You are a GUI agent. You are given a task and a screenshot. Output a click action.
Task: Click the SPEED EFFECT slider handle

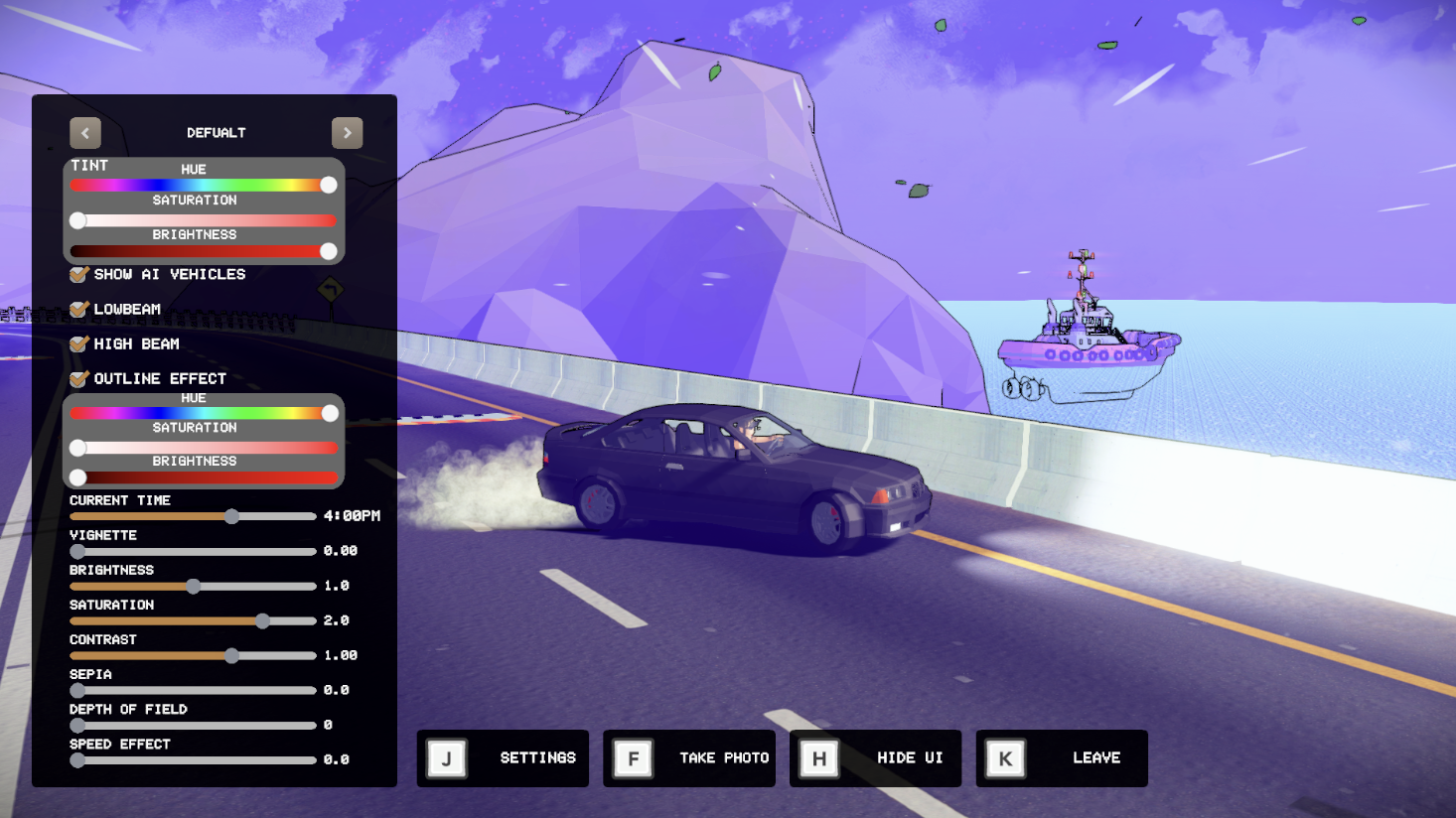click(75, 760)
